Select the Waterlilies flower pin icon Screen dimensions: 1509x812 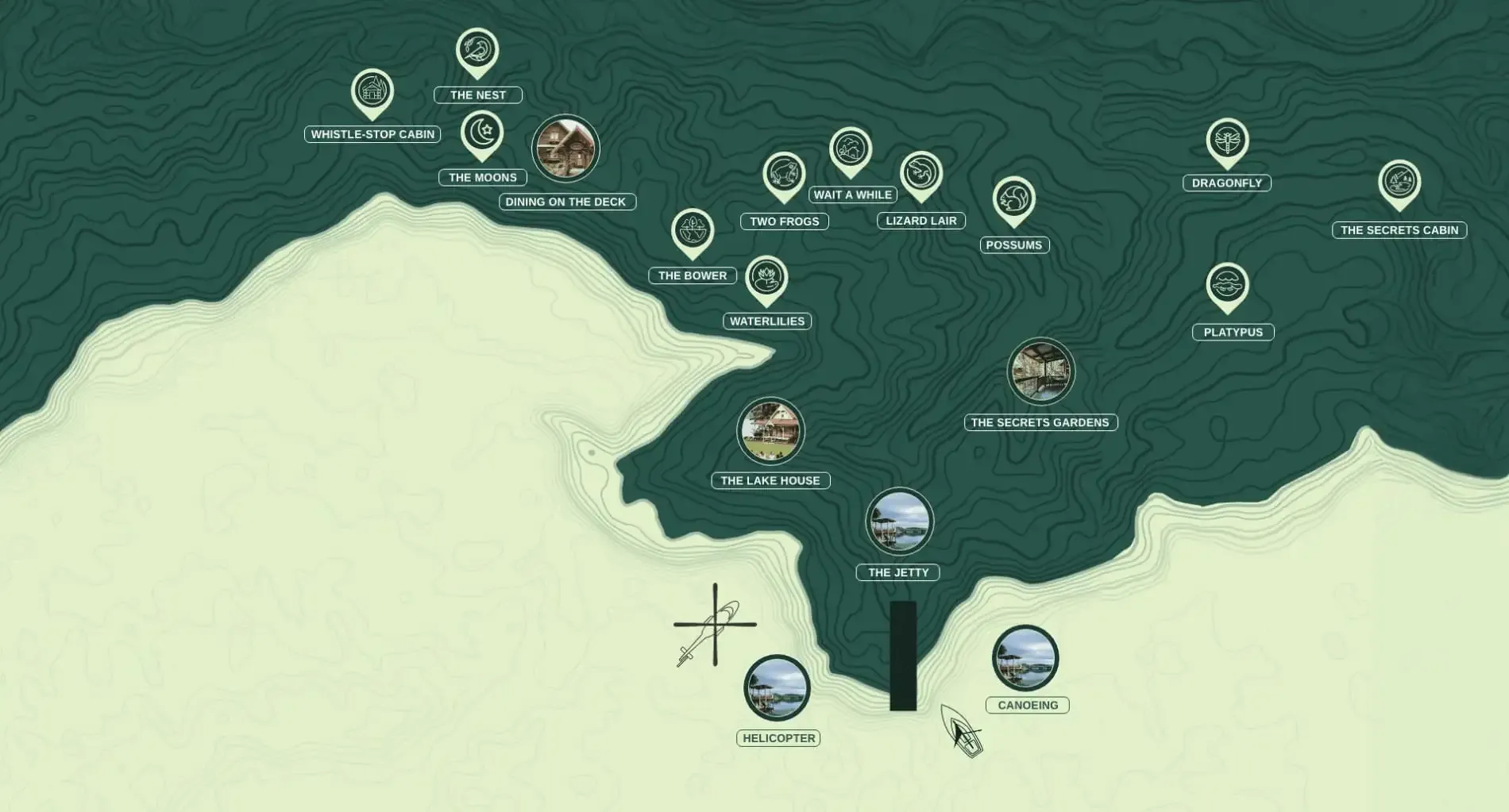767,276
